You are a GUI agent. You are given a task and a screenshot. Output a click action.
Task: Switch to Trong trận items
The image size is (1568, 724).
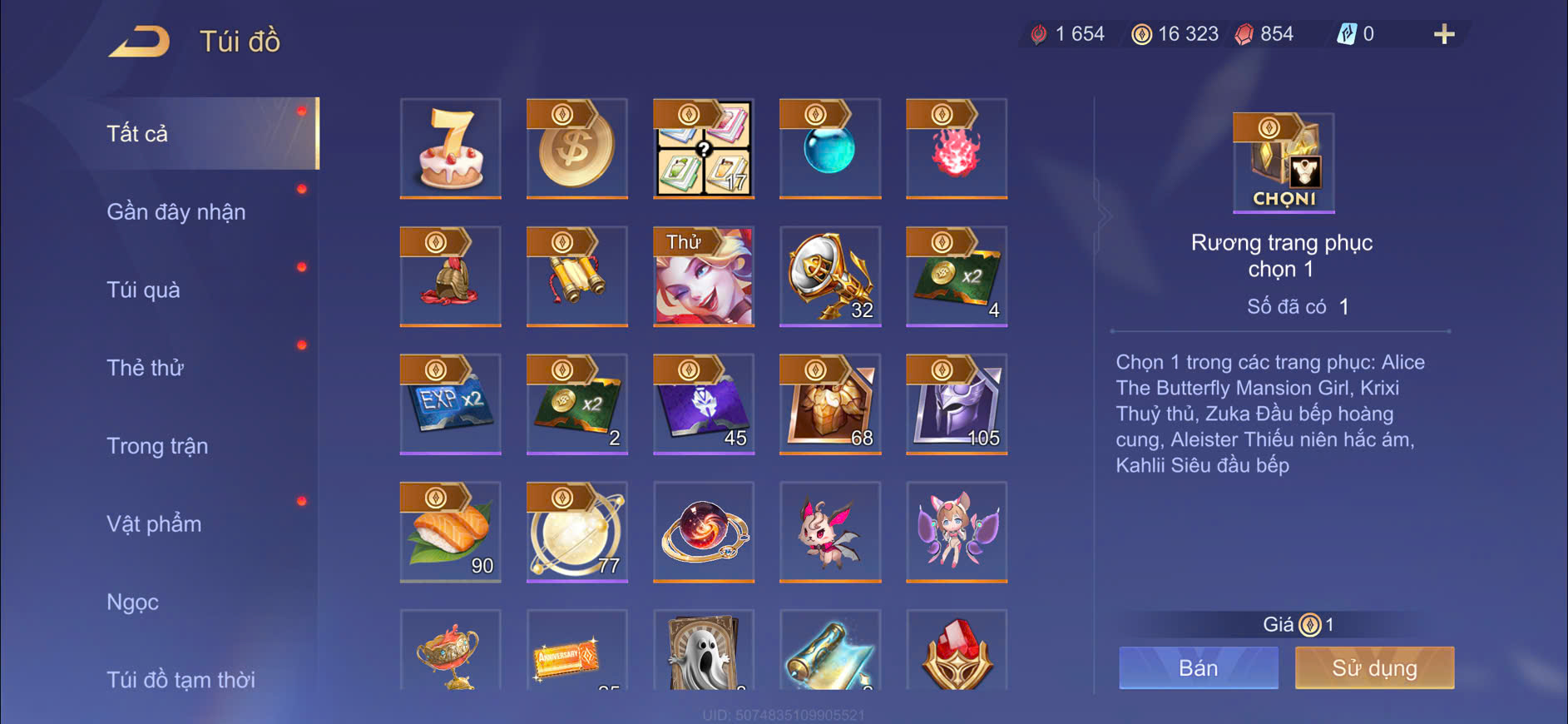pyautogui.click(x=157, y=446)
